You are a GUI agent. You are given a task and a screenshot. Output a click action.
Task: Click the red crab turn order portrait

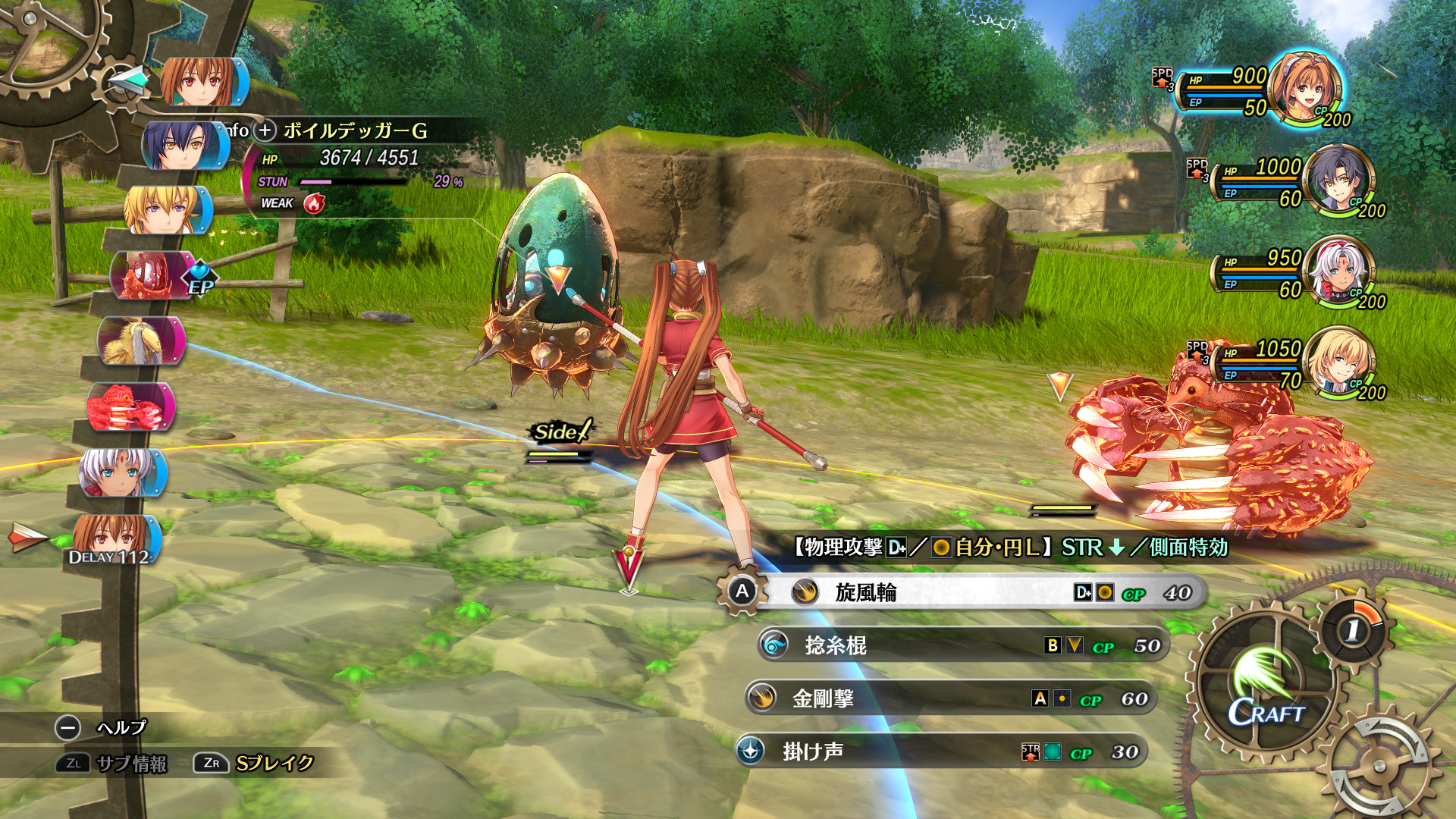click(x=129, y=407)
